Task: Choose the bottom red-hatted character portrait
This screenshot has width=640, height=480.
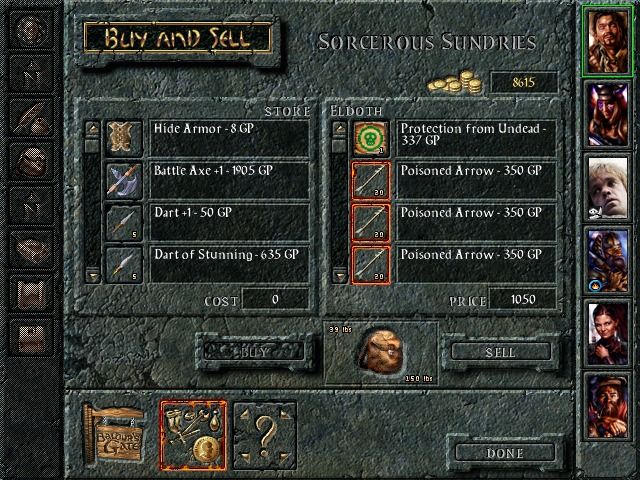Action: 609,407
